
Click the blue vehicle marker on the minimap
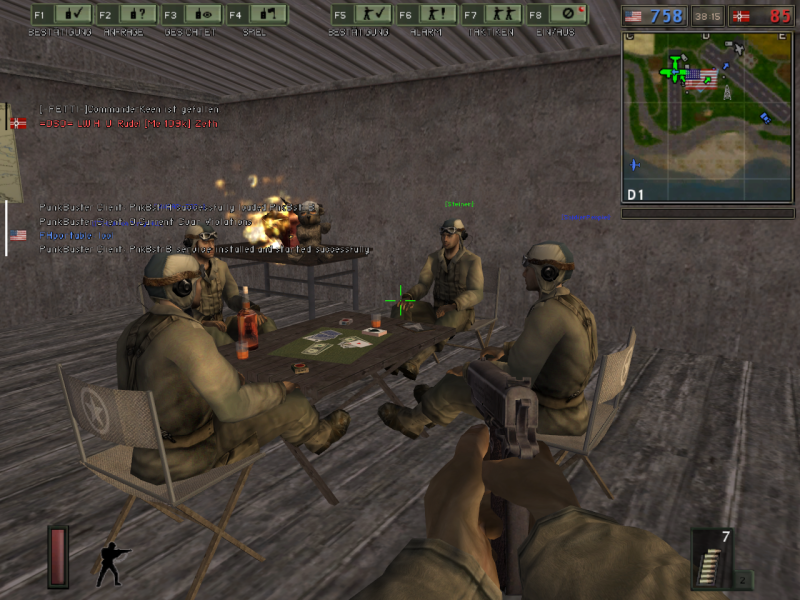click(765, 118)
